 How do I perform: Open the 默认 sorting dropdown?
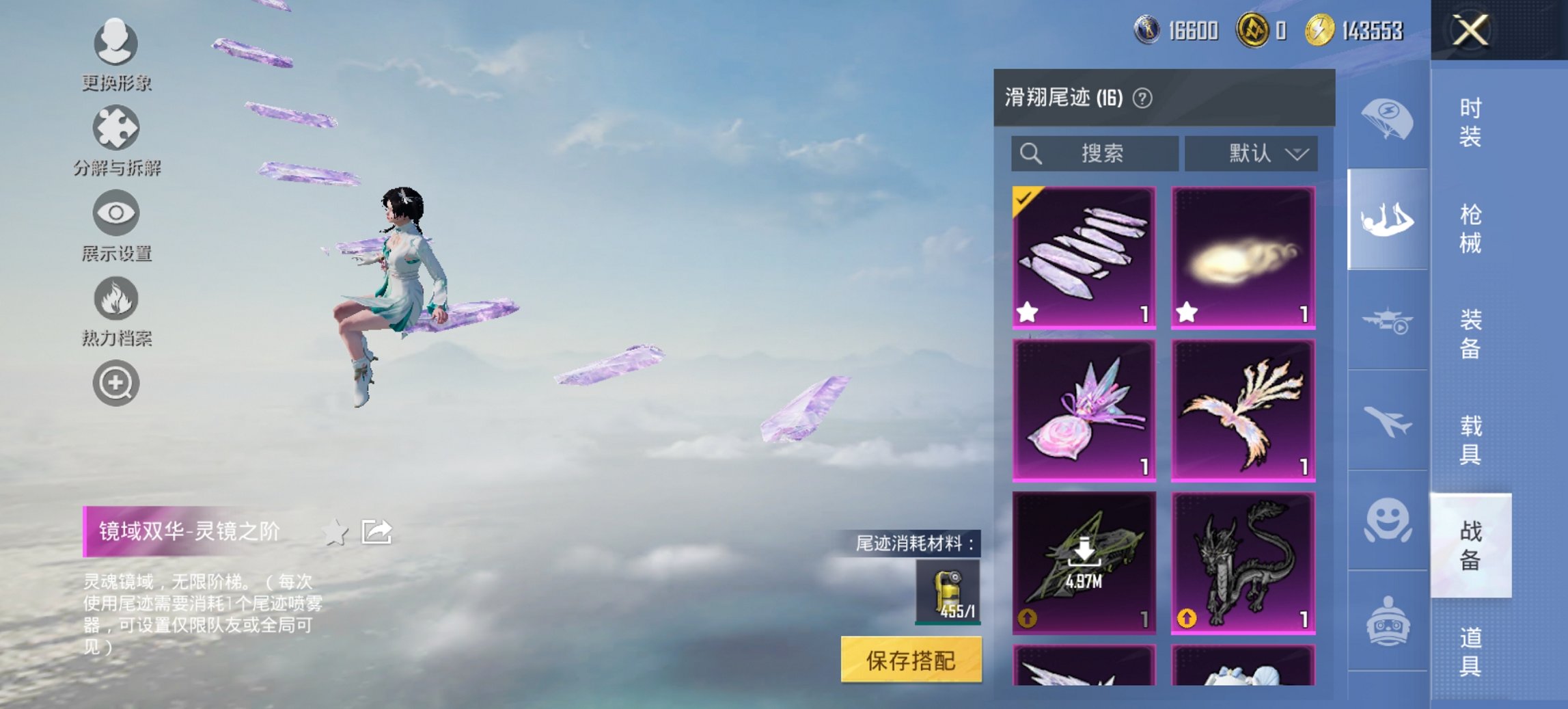1252,154
